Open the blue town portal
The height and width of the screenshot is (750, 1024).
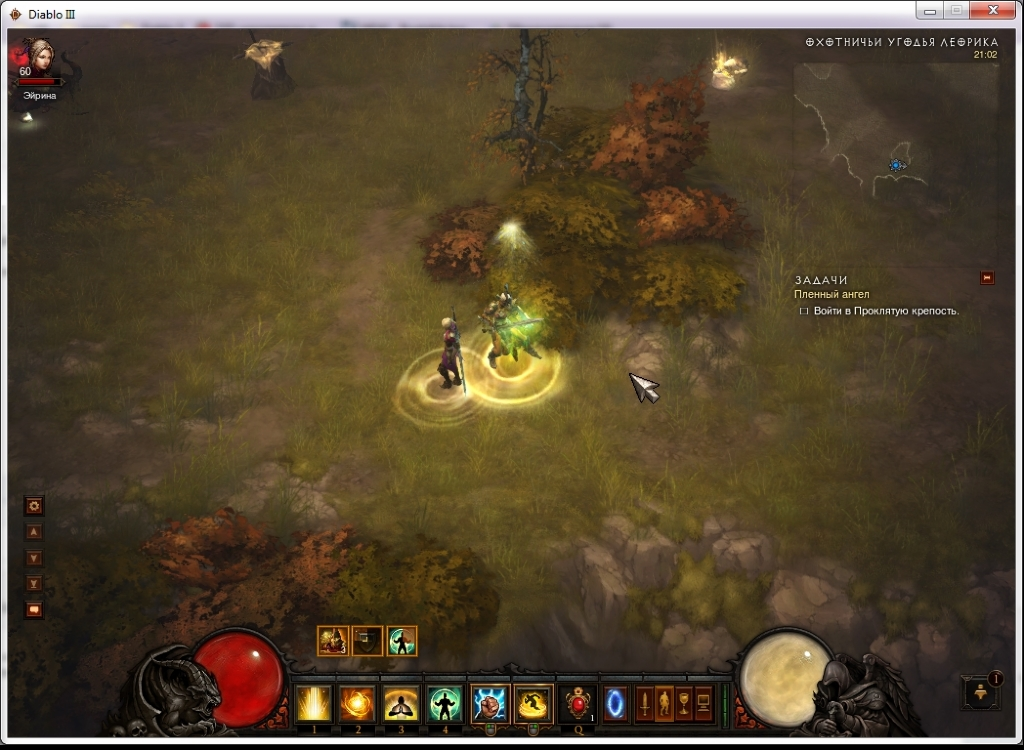click(x=615, y=704)
